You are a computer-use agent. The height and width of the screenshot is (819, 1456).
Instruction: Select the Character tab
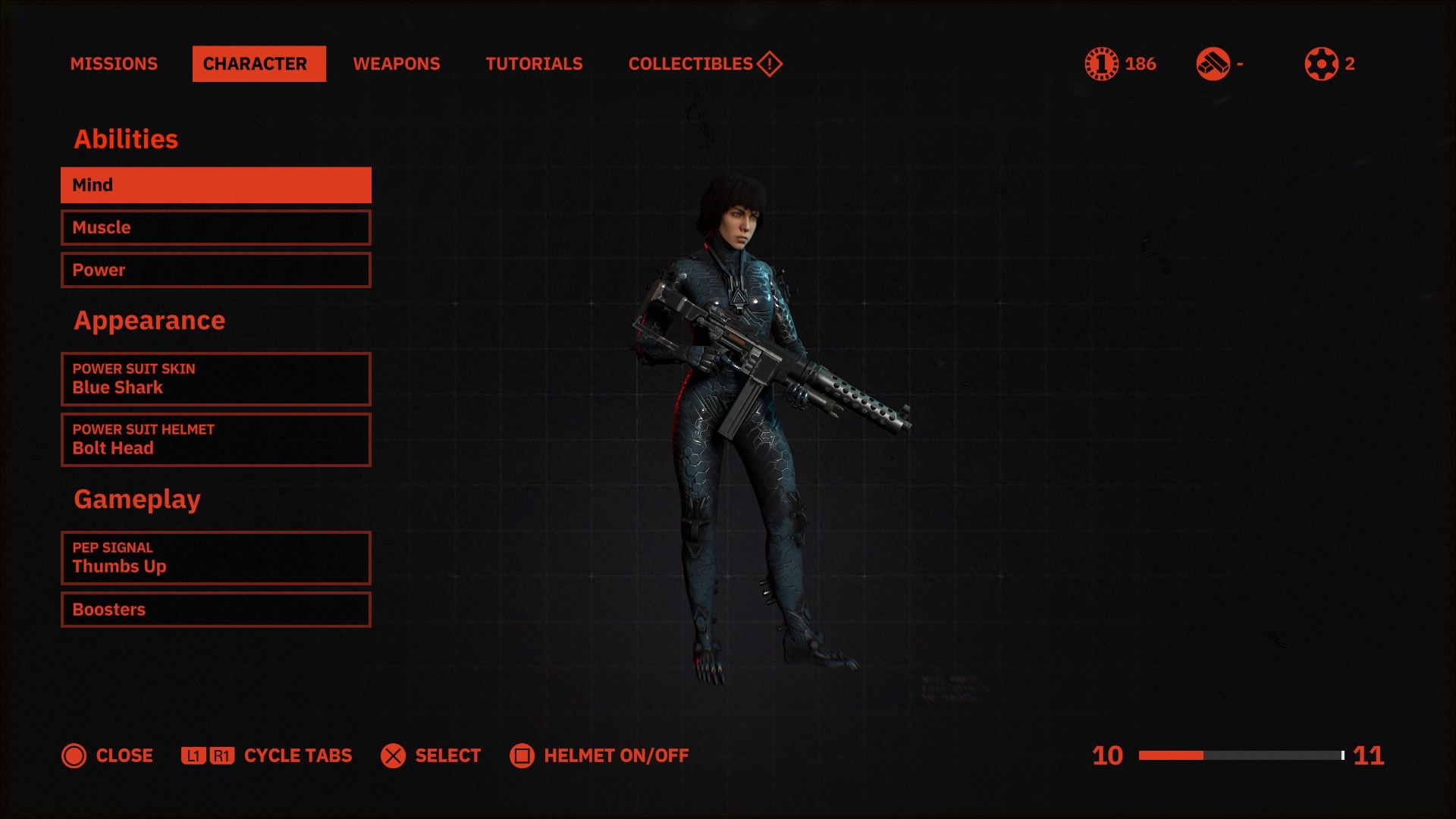point(259,64)
